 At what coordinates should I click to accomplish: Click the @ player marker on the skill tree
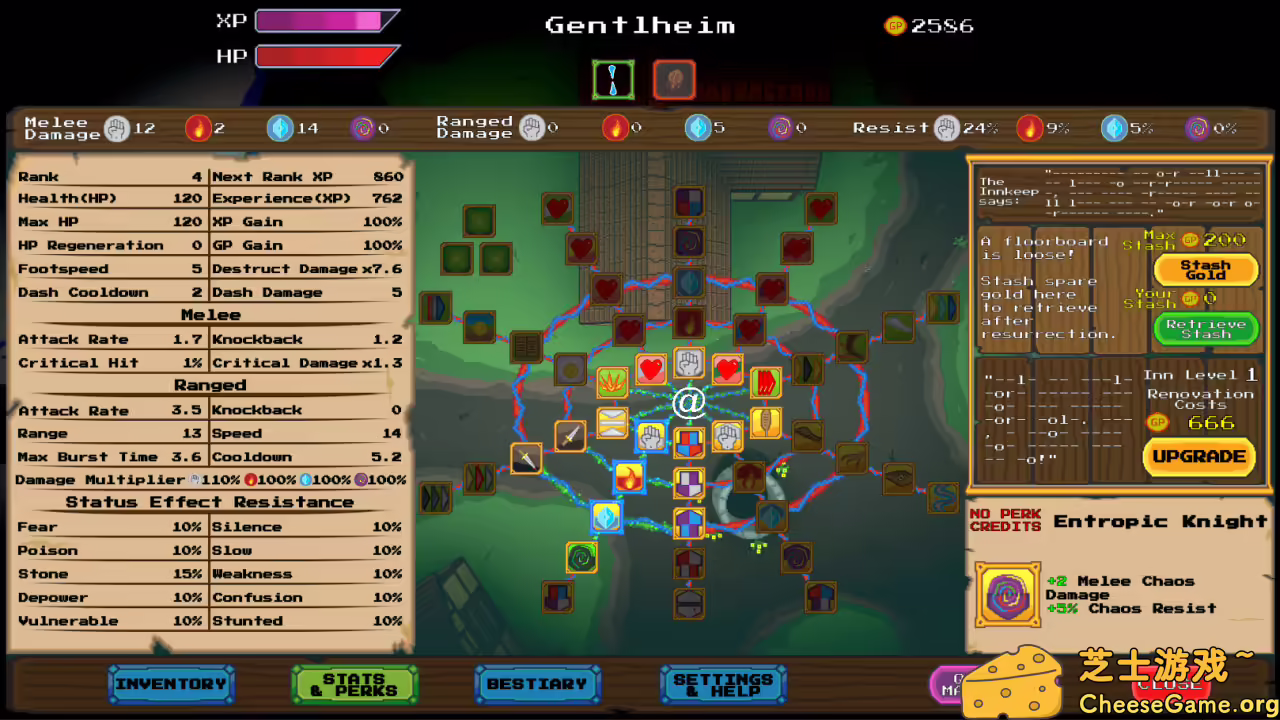pyautogui.click(x=688, y=402)
